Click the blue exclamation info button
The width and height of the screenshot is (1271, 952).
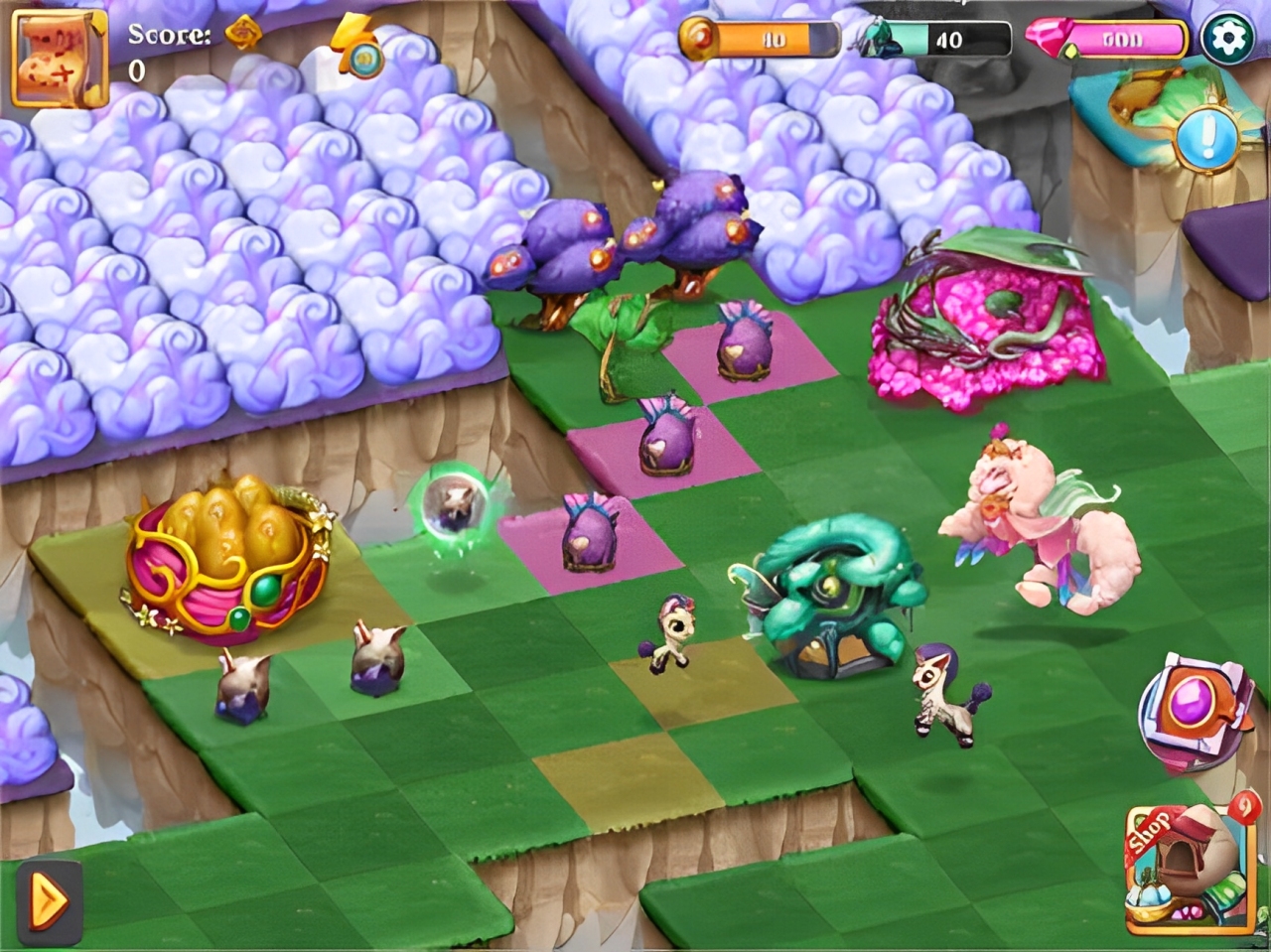coord(1207,138)
